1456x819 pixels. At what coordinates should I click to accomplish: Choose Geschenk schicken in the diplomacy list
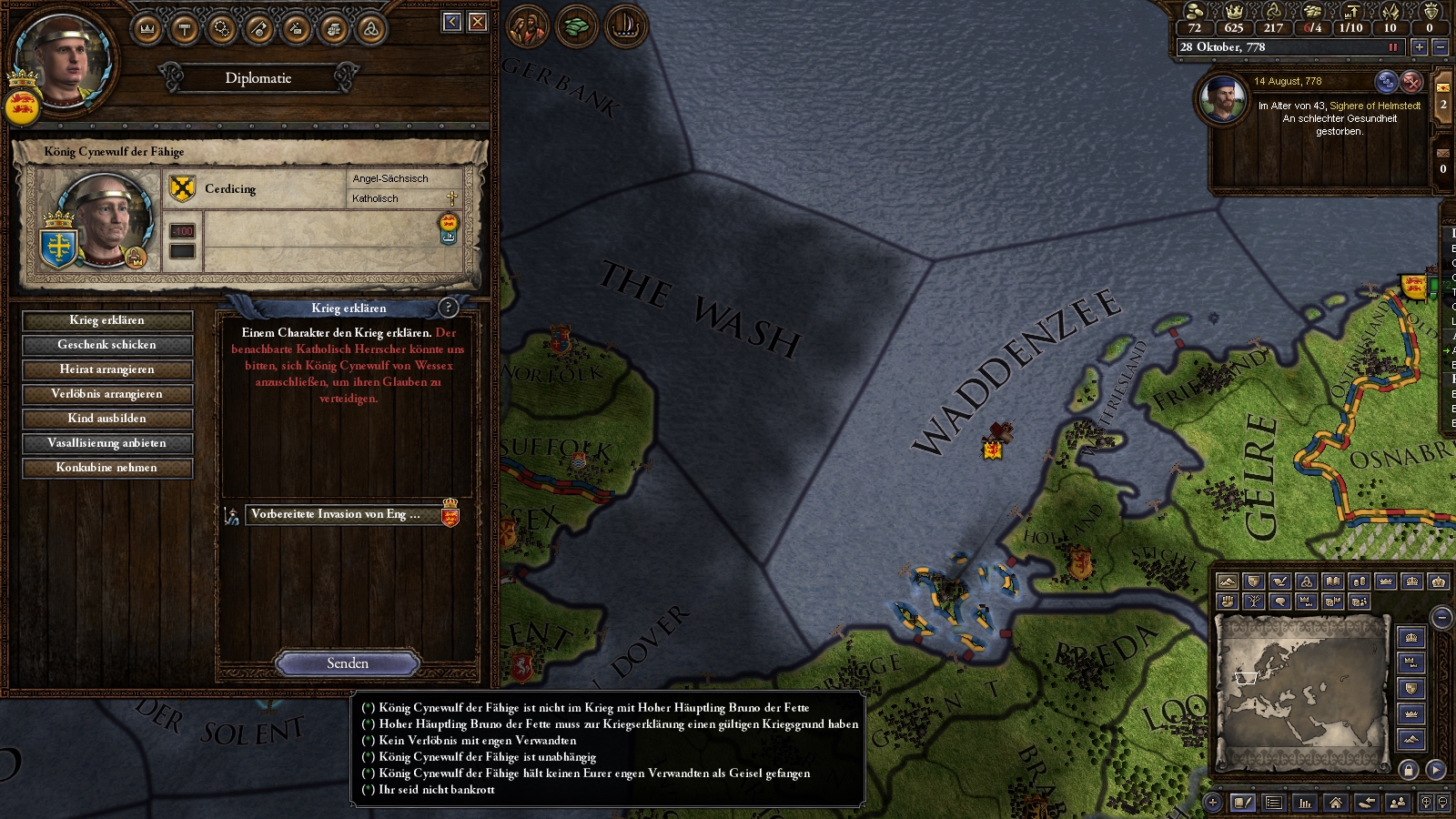(107, 345)
